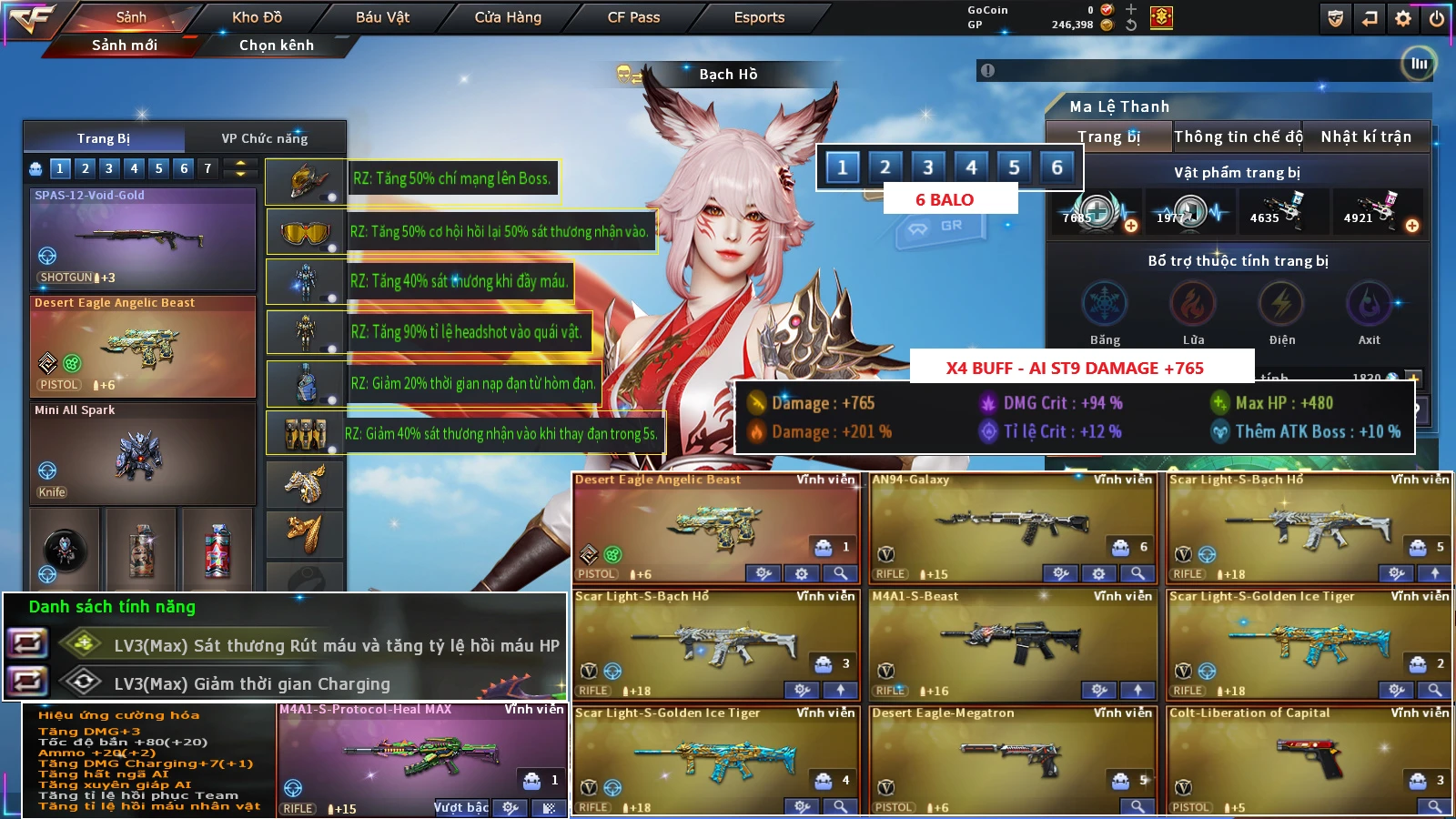Click the plus expander next to the 1830 stat value
This screenshot has height=819, width=1456.
coord(1413,376)
